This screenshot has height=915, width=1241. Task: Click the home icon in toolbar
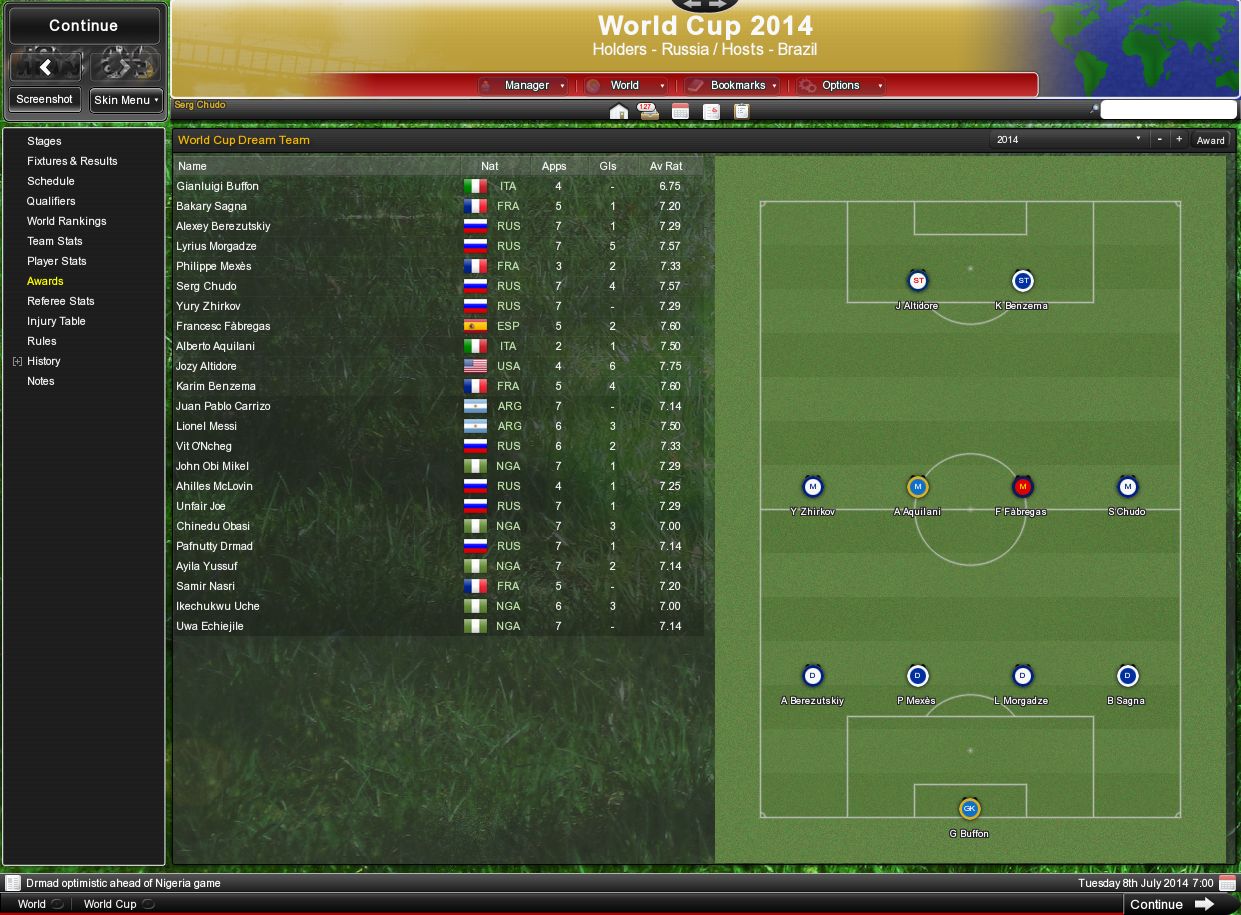[x=619, y=112]
